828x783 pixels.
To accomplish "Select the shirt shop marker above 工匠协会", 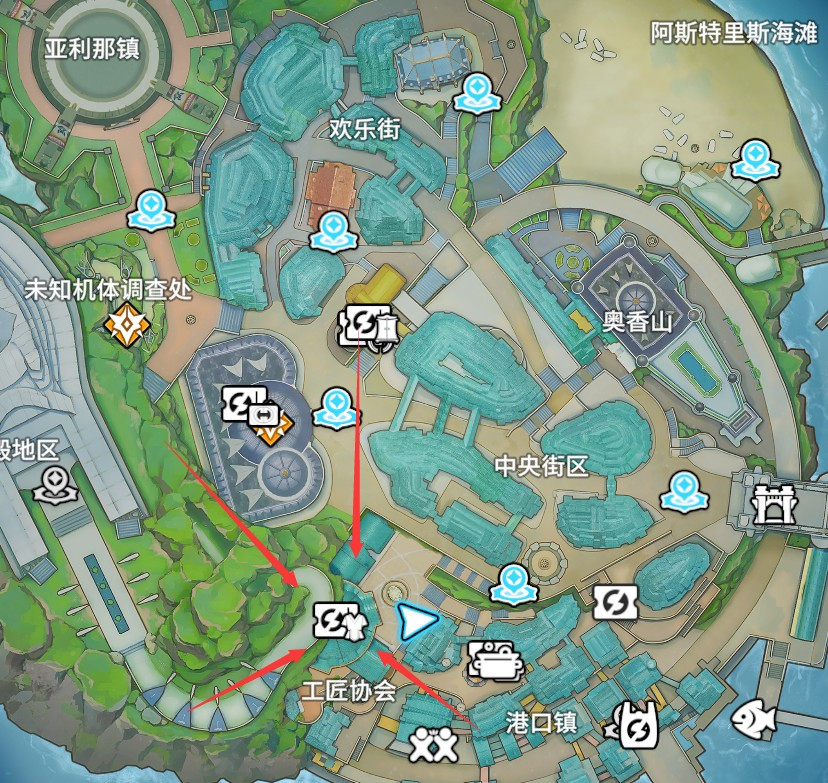I will (340, 622).
